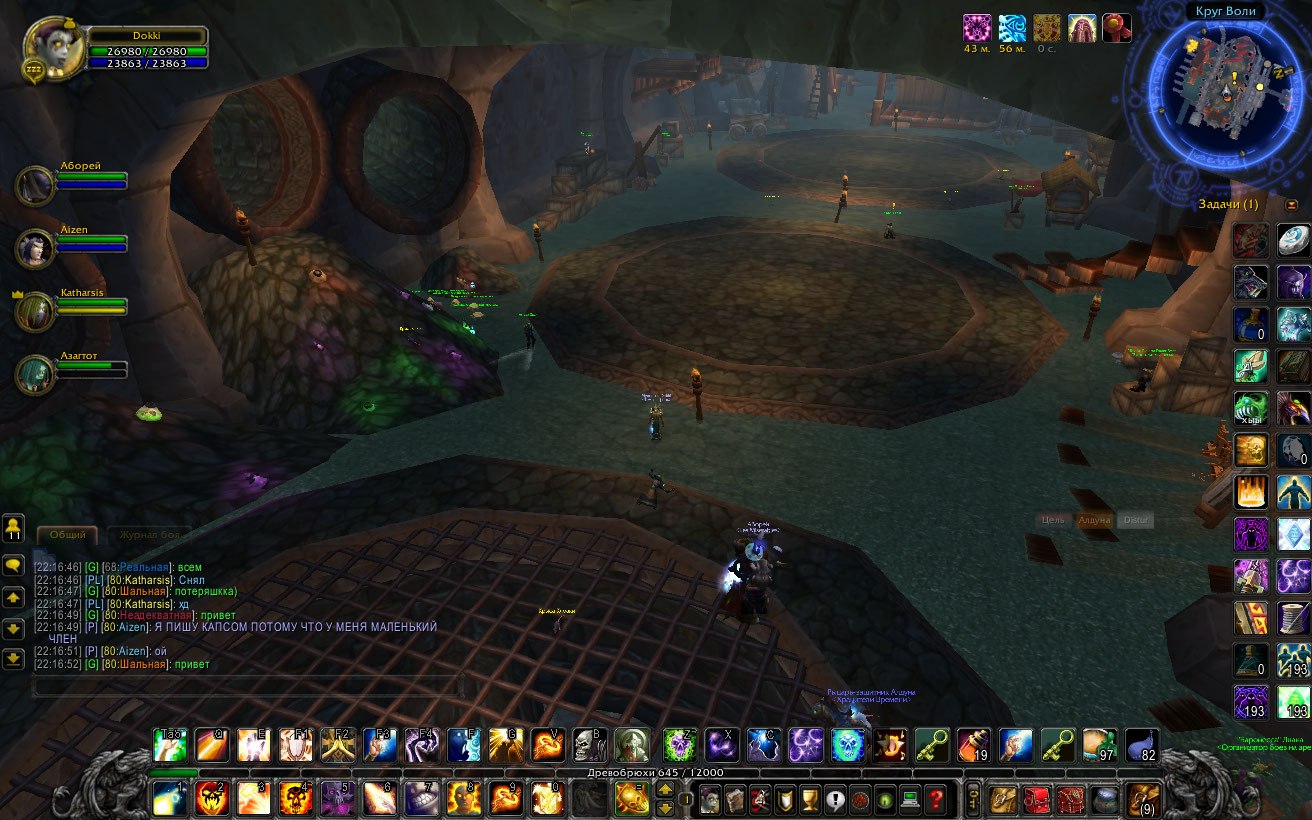
Task: Open the red question mark help button
Action: tap(936, 800)
